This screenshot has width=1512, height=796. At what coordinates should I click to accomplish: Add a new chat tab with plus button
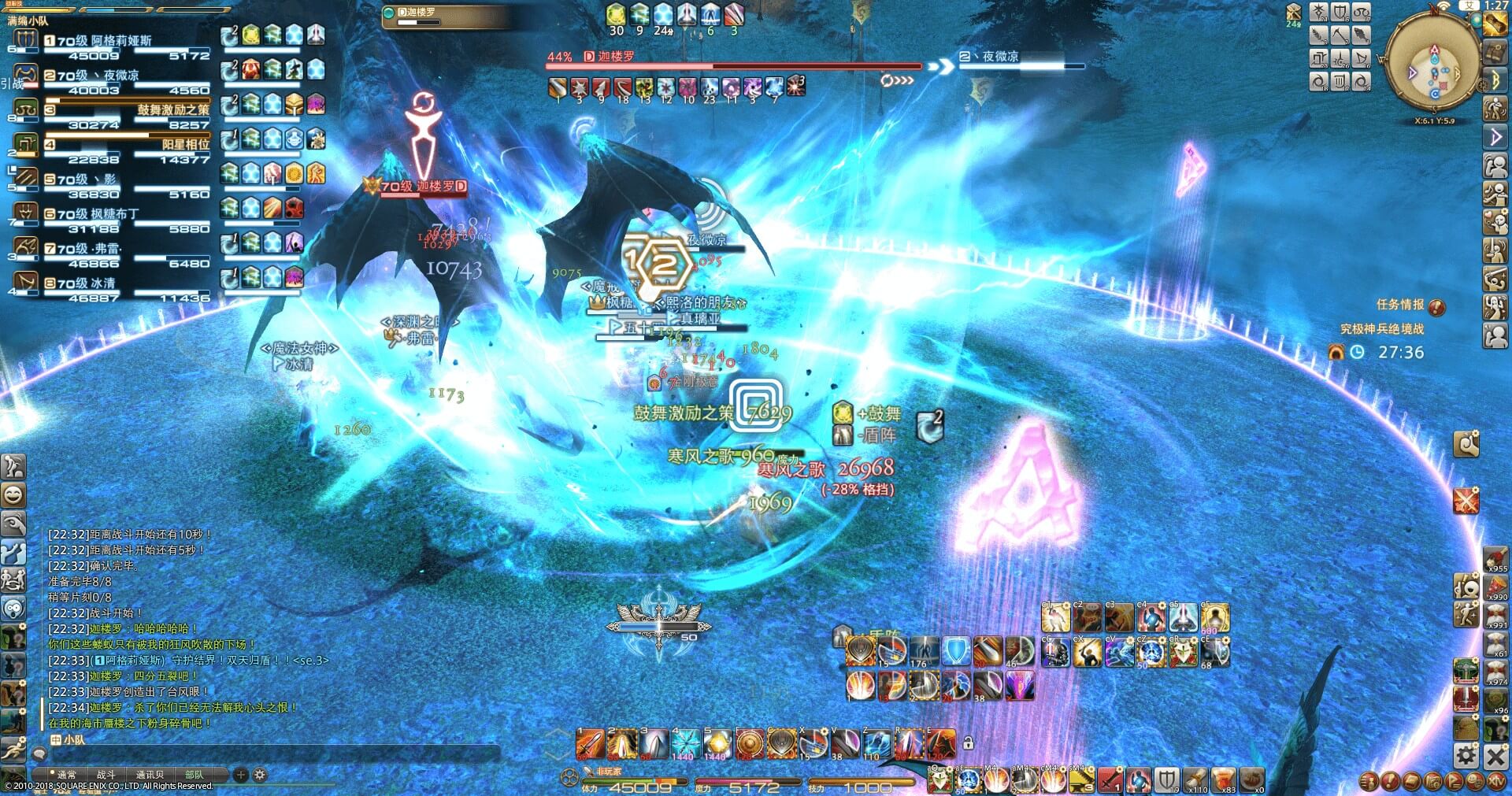point(241,775)
